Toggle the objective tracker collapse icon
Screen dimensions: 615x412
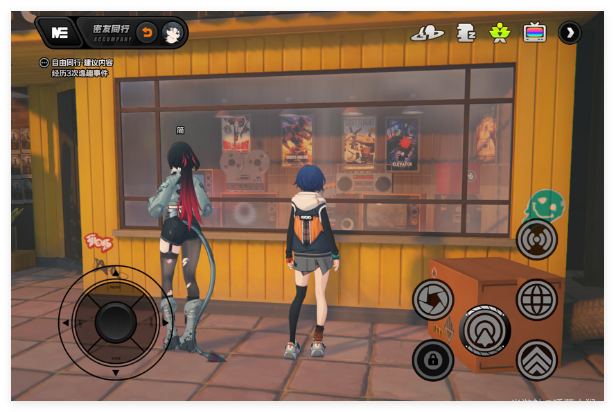point(44,63)
